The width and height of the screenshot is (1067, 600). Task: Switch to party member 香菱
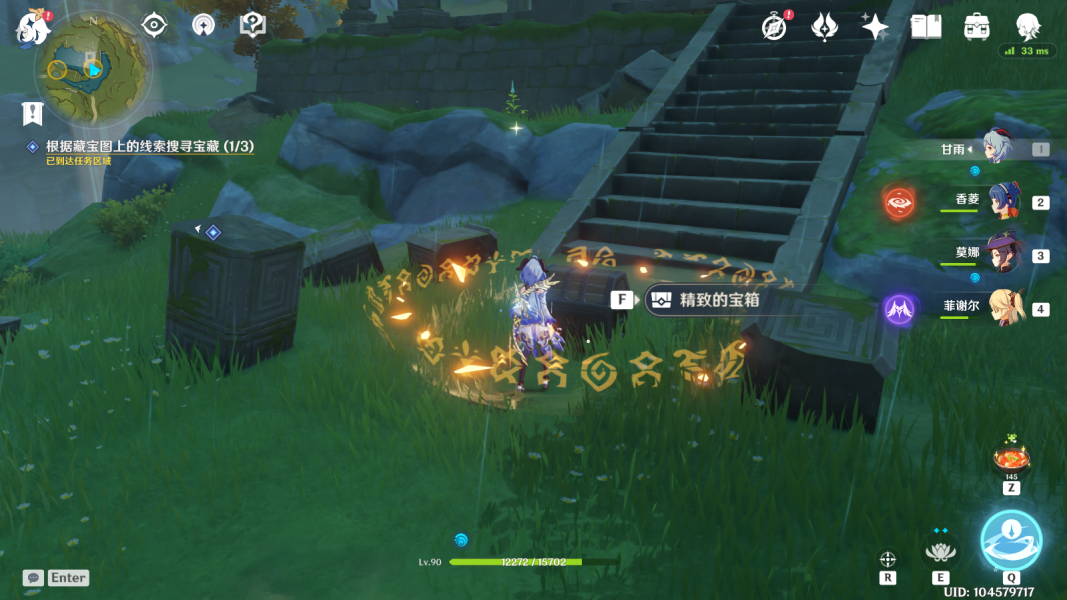point(1003,202)
